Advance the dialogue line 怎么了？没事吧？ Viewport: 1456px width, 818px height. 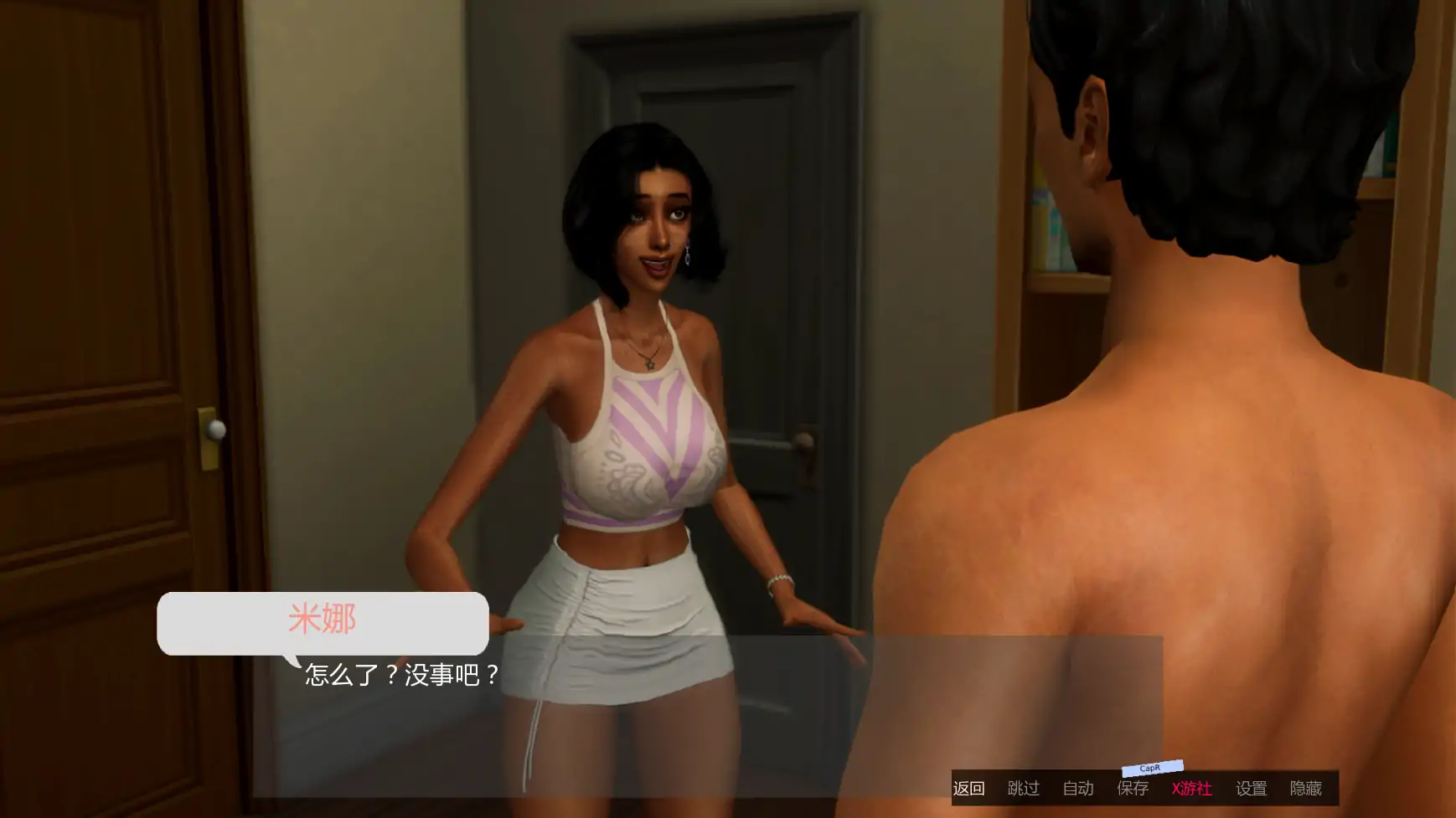tap(402, 675)
